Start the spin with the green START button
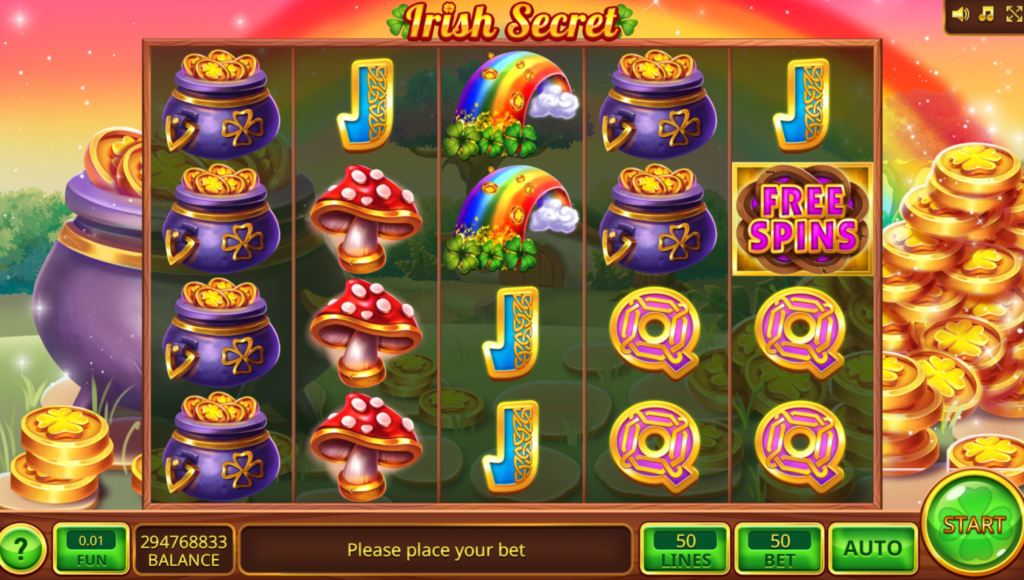1024x580 pixels. point(973,524)
